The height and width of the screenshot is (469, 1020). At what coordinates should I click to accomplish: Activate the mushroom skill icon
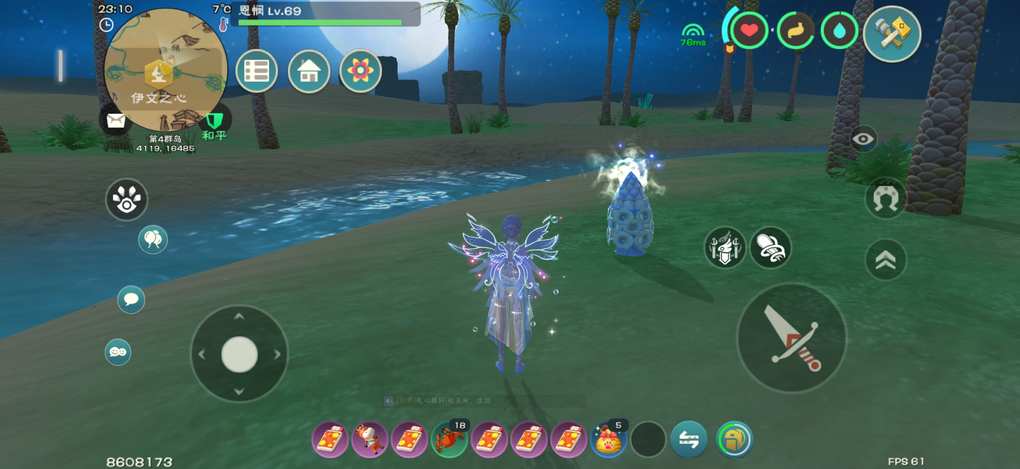click(770, 247)
